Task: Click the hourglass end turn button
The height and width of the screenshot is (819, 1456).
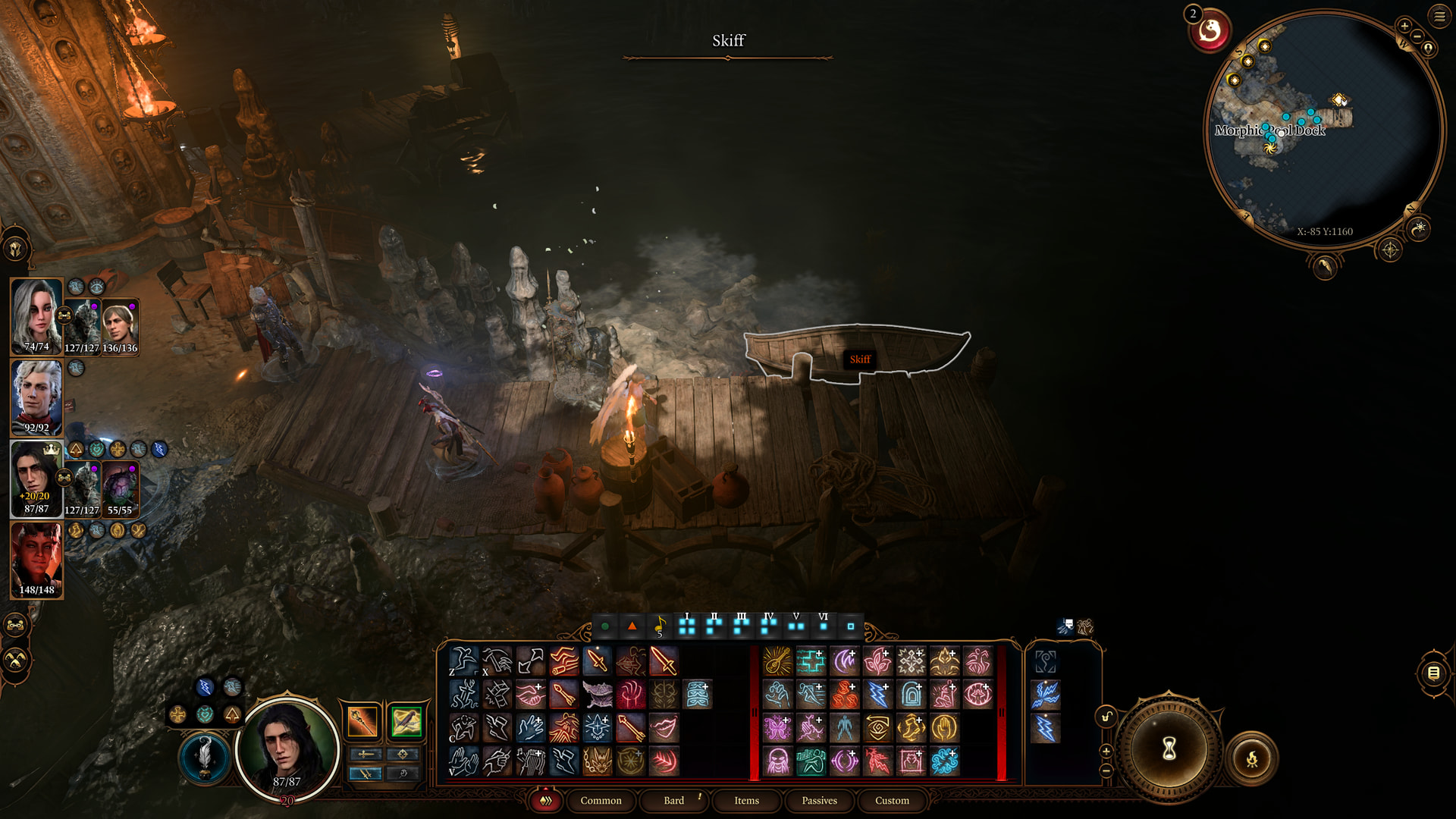Action: (x=1169, y=748)
